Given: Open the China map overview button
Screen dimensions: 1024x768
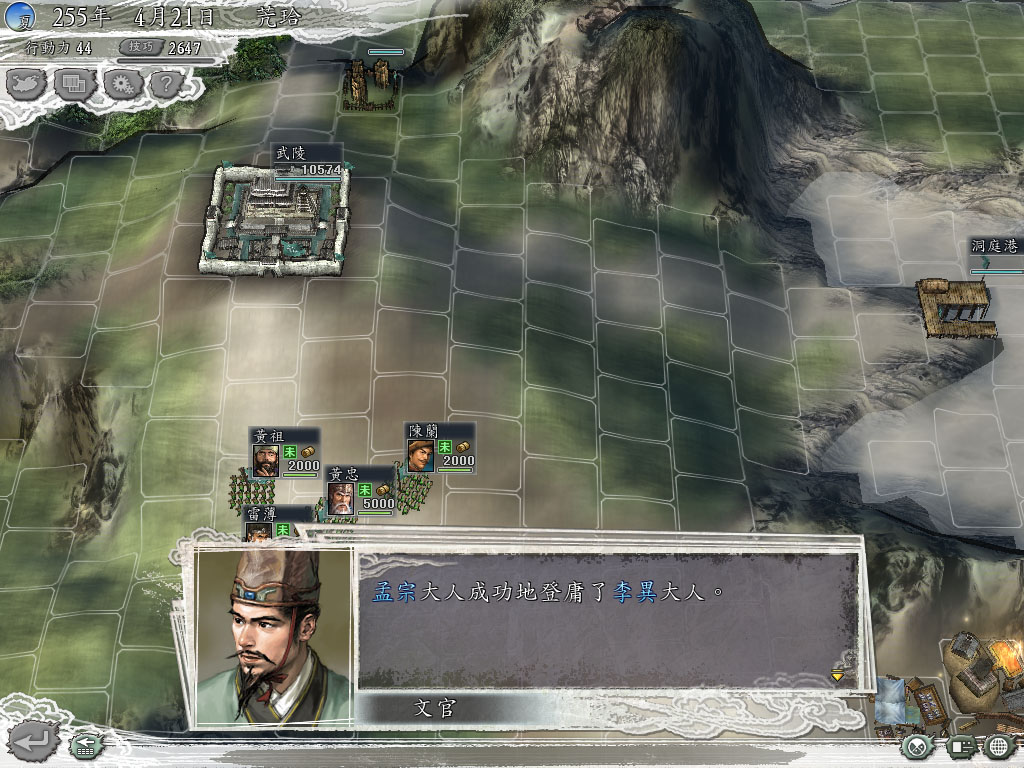Looking at the screenshot, I should (28, 83).
